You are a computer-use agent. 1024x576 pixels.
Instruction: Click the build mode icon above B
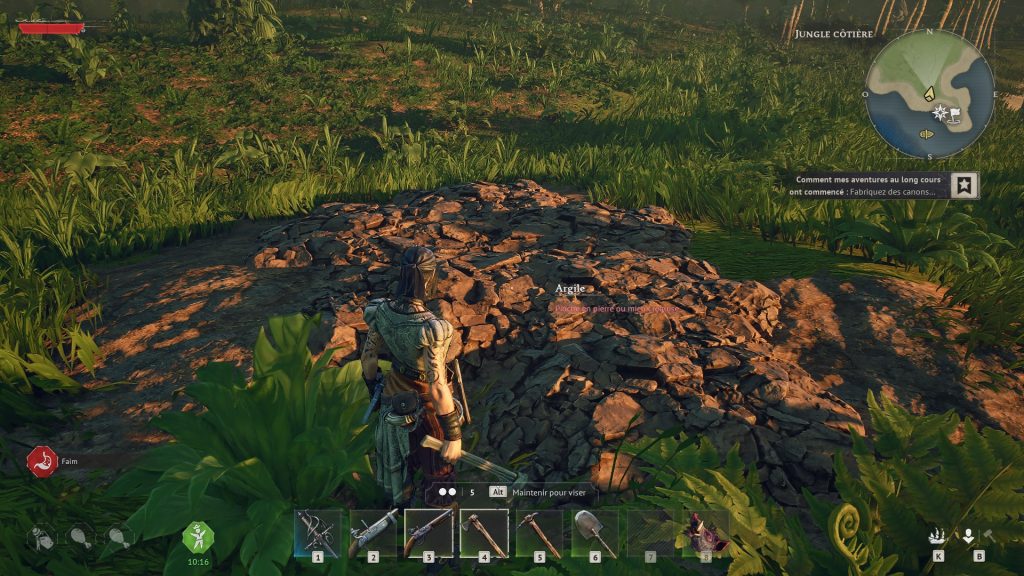point(968,535)
